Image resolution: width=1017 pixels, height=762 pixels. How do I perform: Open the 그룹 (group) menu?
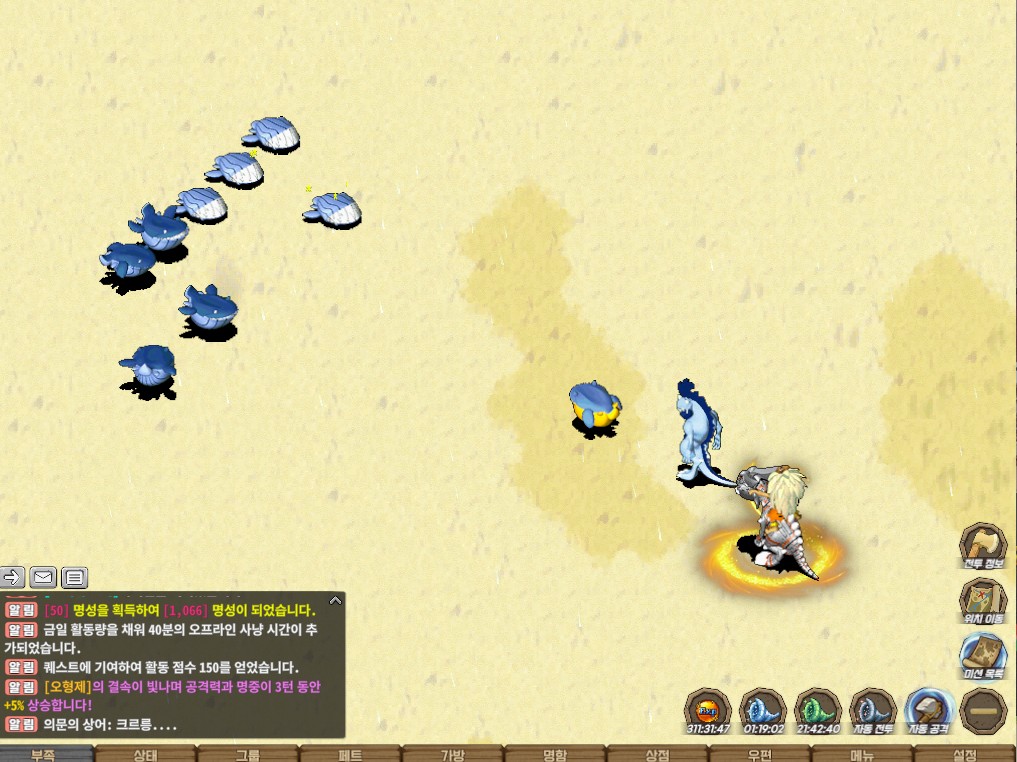point(248,754)
